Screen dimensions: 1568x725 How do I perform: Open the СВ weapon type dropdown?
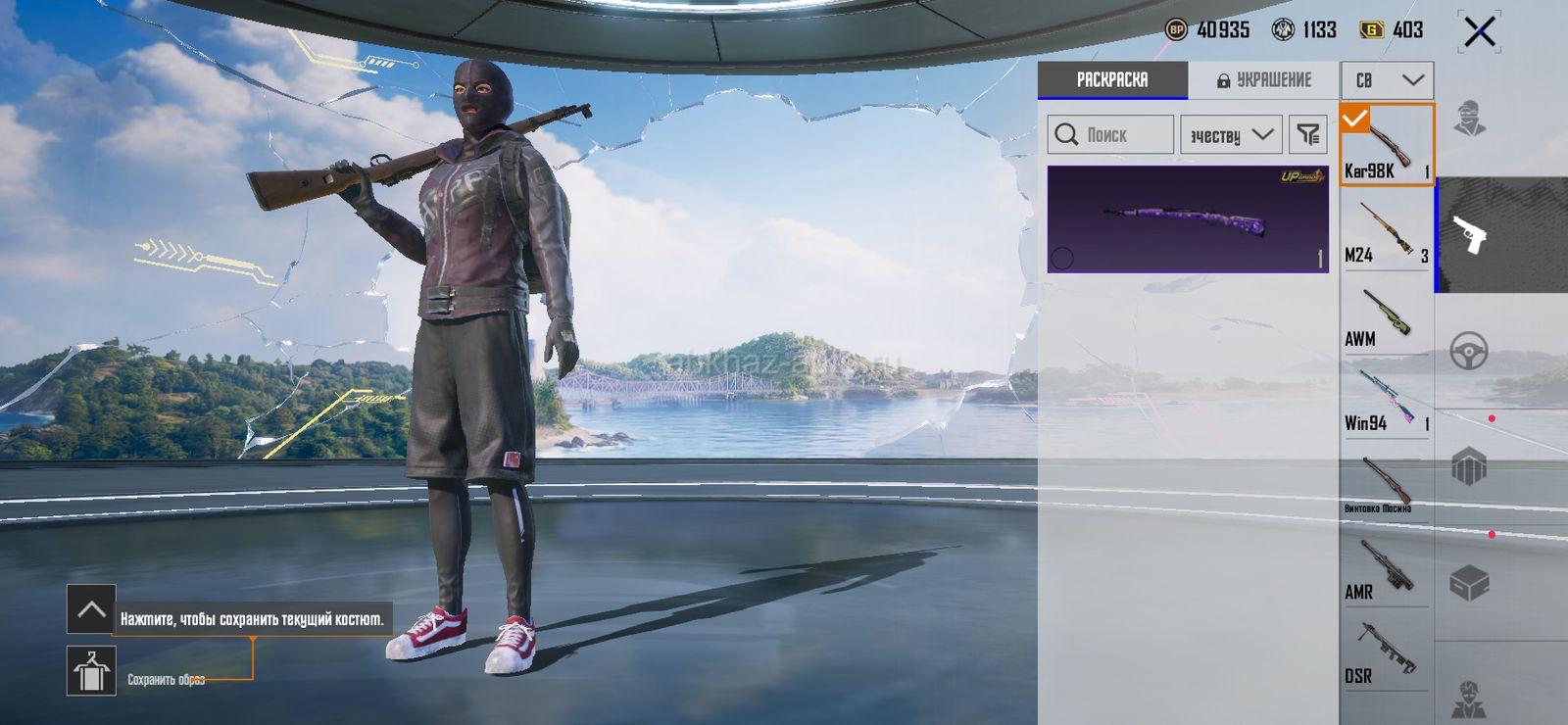(1387, 80)
